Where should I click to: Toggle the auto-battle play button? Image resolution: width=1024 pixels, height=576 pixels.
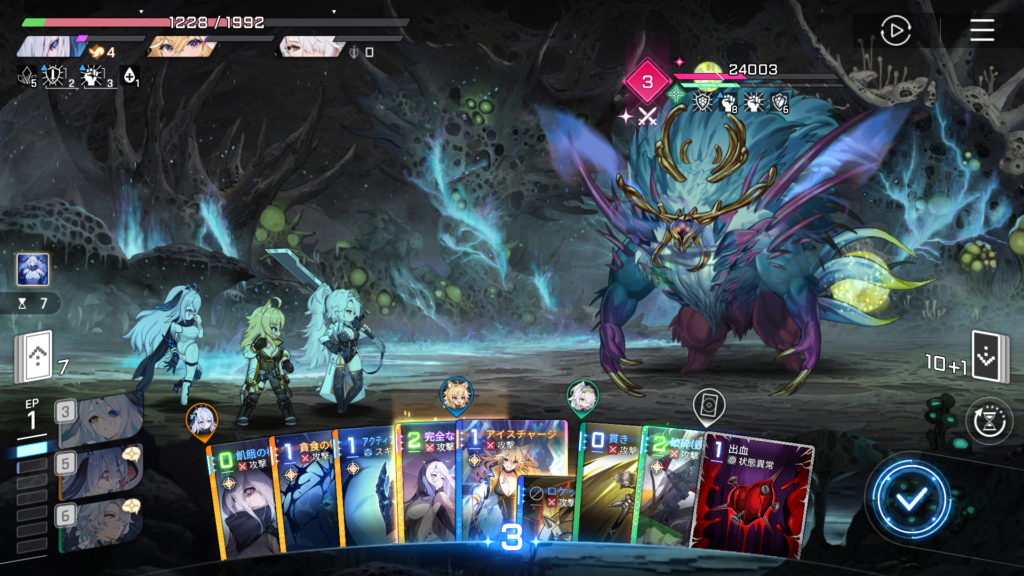(x=895, y=31)
